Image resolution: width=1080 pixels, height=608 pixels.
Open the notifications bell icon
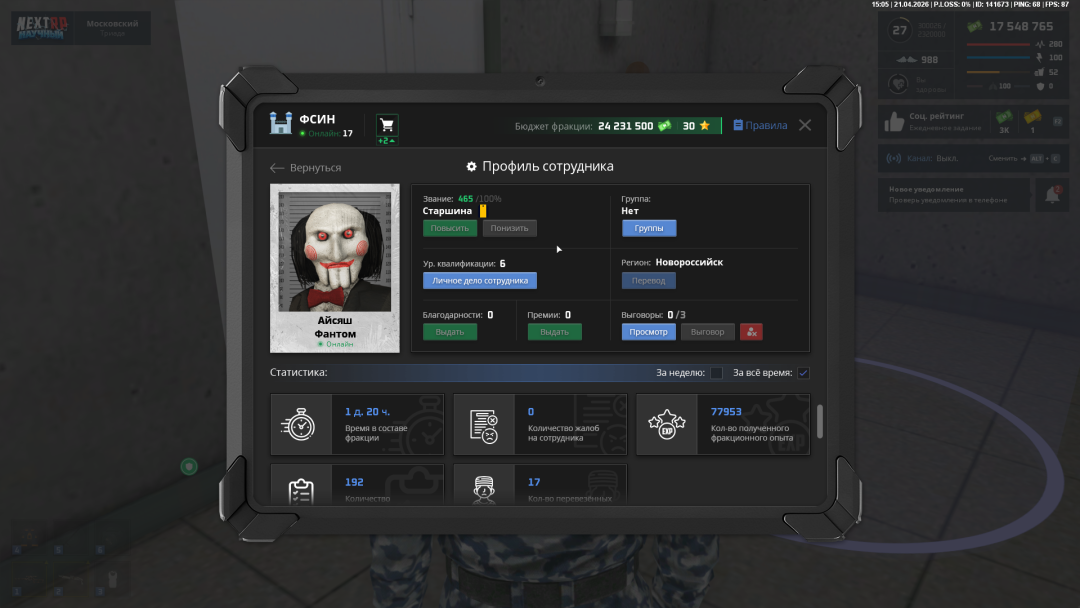(1052, 195)
